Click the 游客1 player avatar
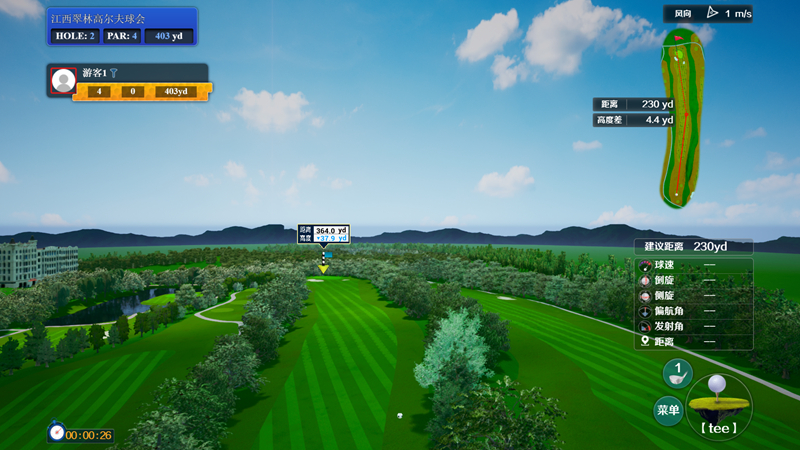The height and width of the screenshot is (450, 800). [63, 81]
